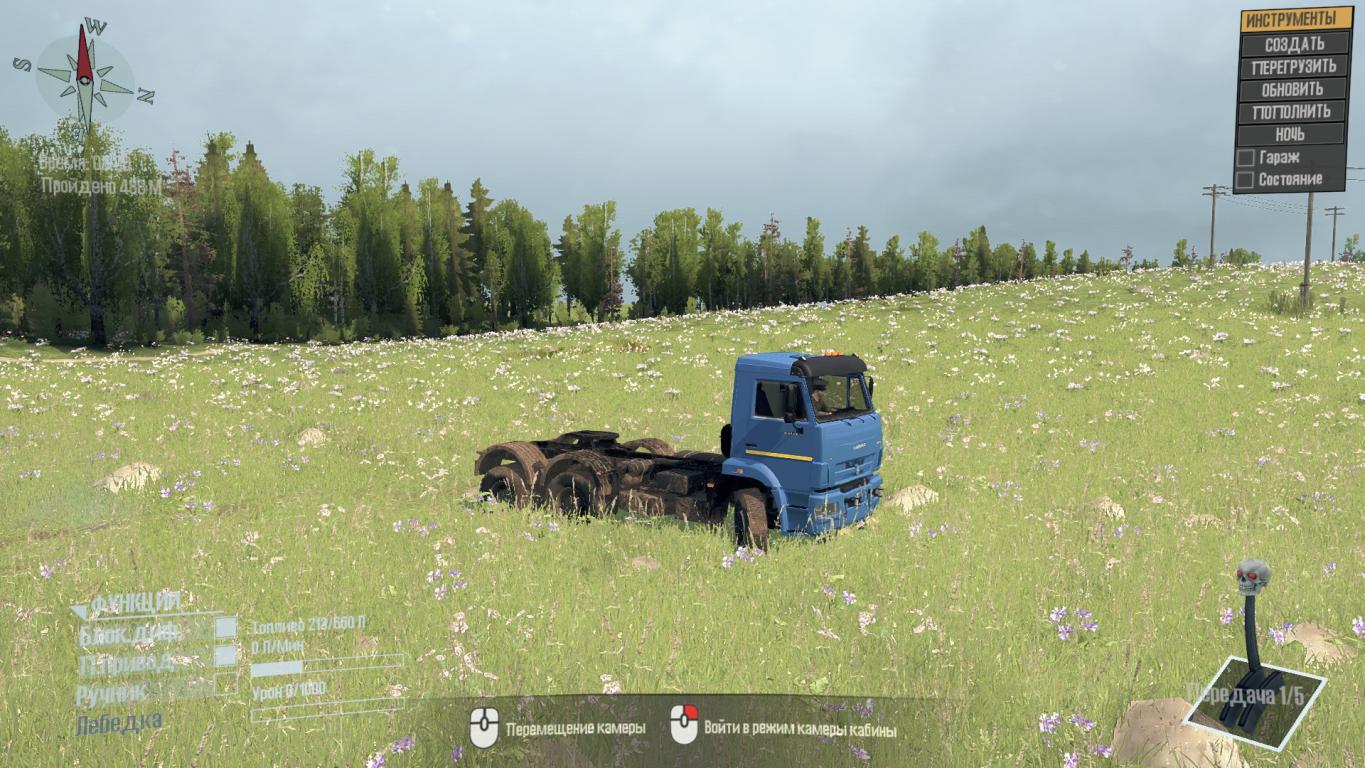Select Перегрузить in the tools panel
1365x768 pixels.
pos(1294,67)
